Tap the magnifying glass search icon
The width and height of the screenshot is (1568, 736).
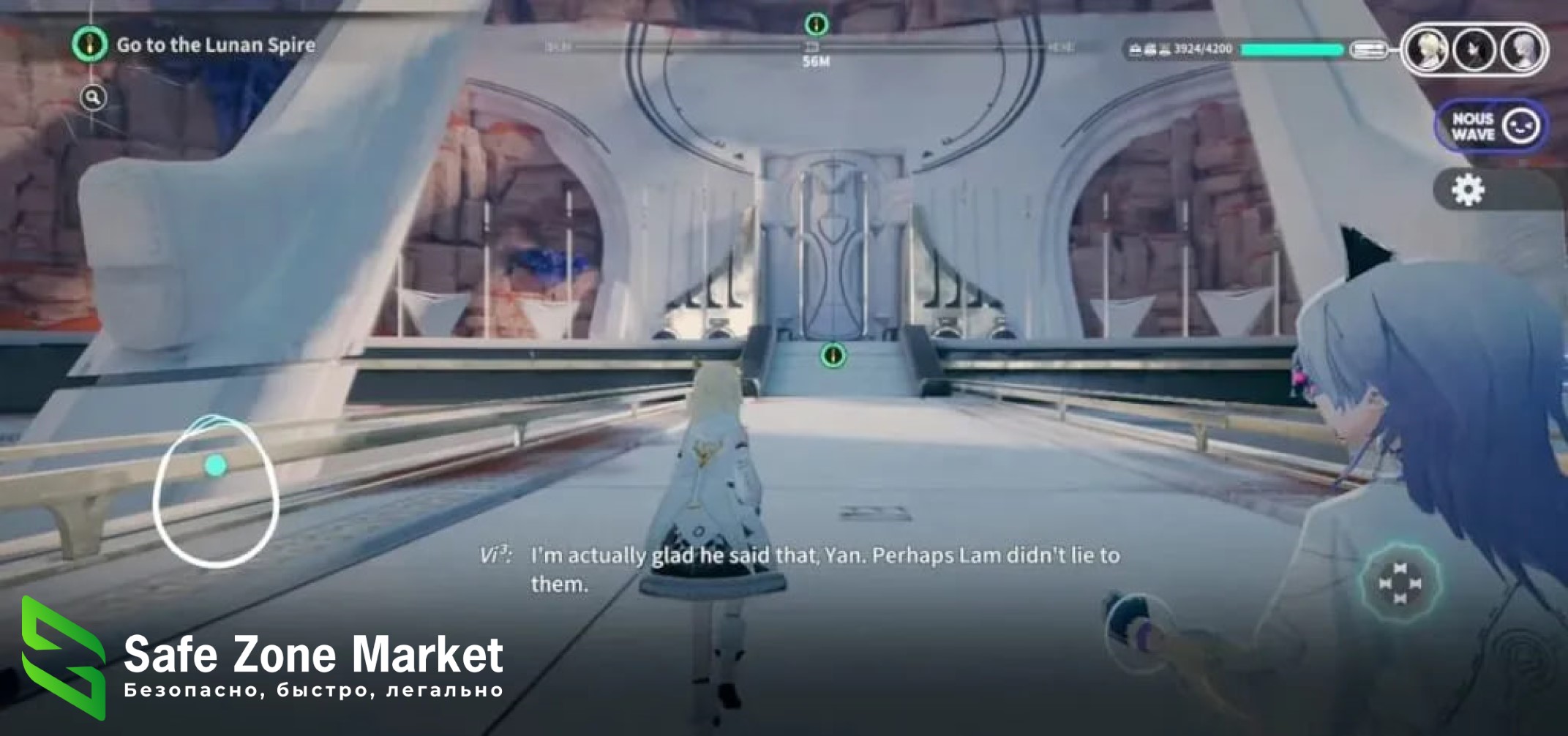93,97
